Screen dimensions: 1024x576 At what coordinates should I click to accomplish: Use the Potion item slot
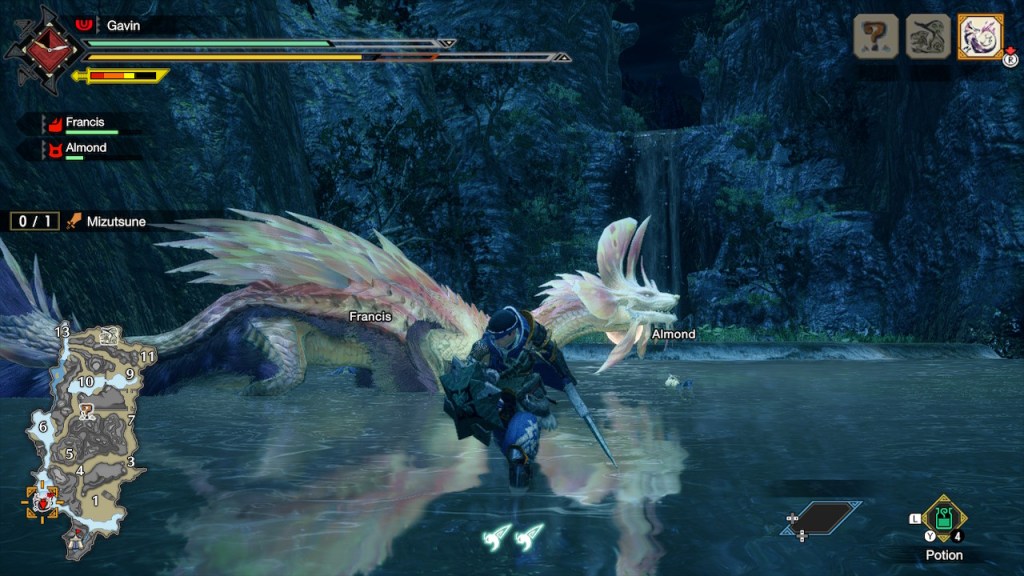coord(943,519)
